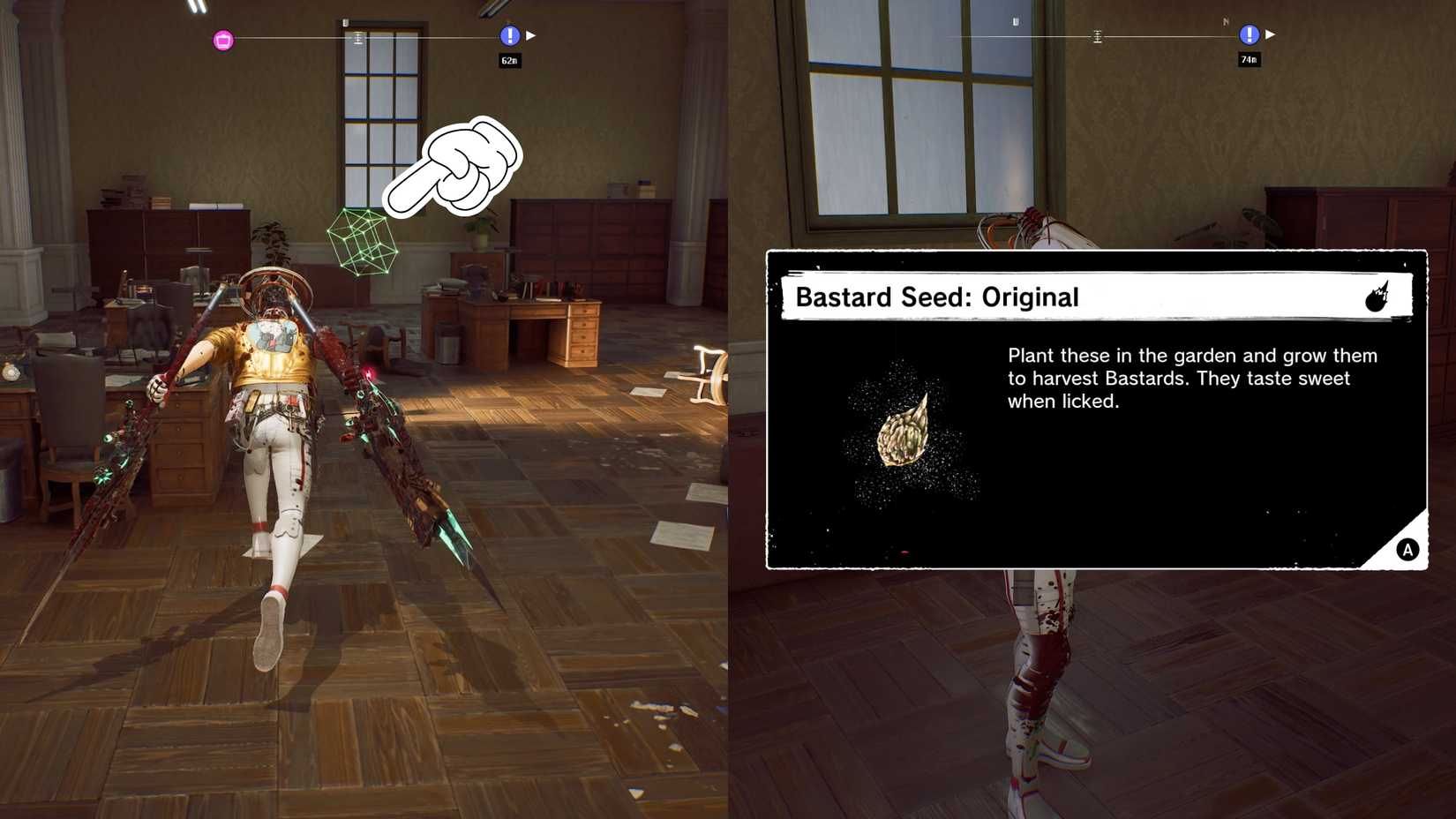
Task: Click the elevation tick marker on the right compass
Action: [1097, 36]
